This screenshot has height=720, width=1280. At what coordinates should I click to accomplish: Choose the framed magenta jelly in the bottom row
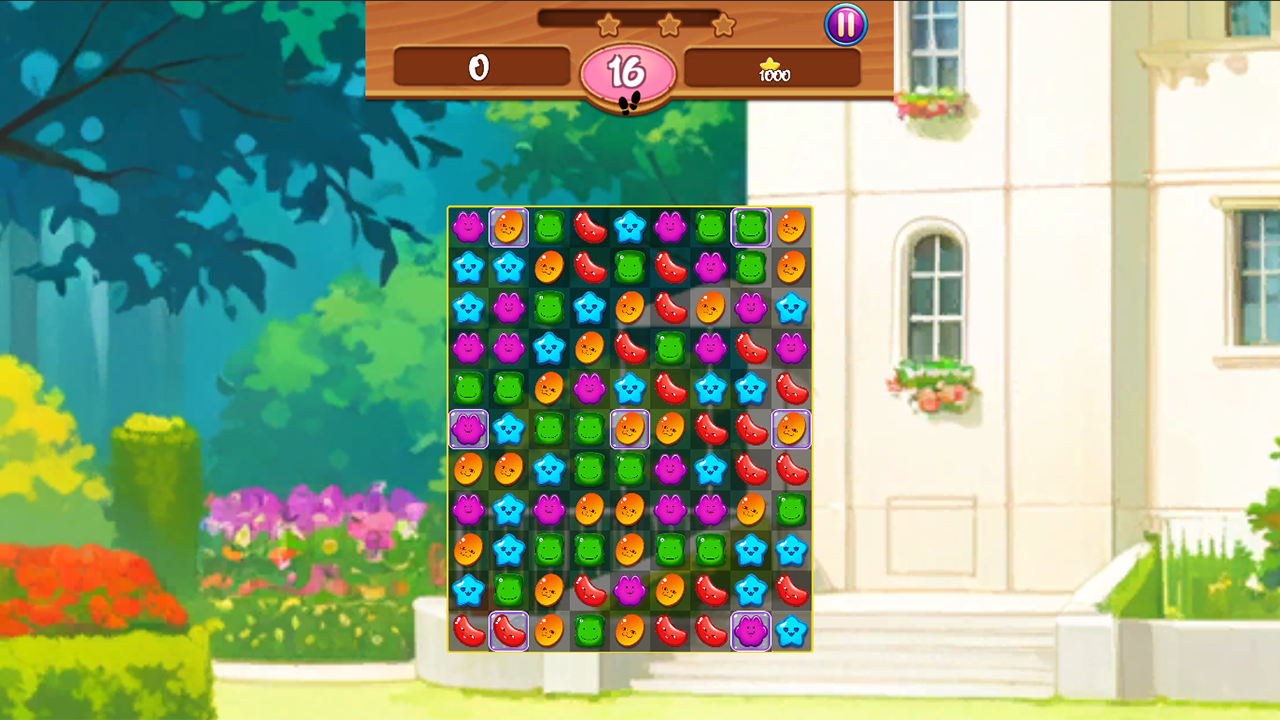[750, 631]
